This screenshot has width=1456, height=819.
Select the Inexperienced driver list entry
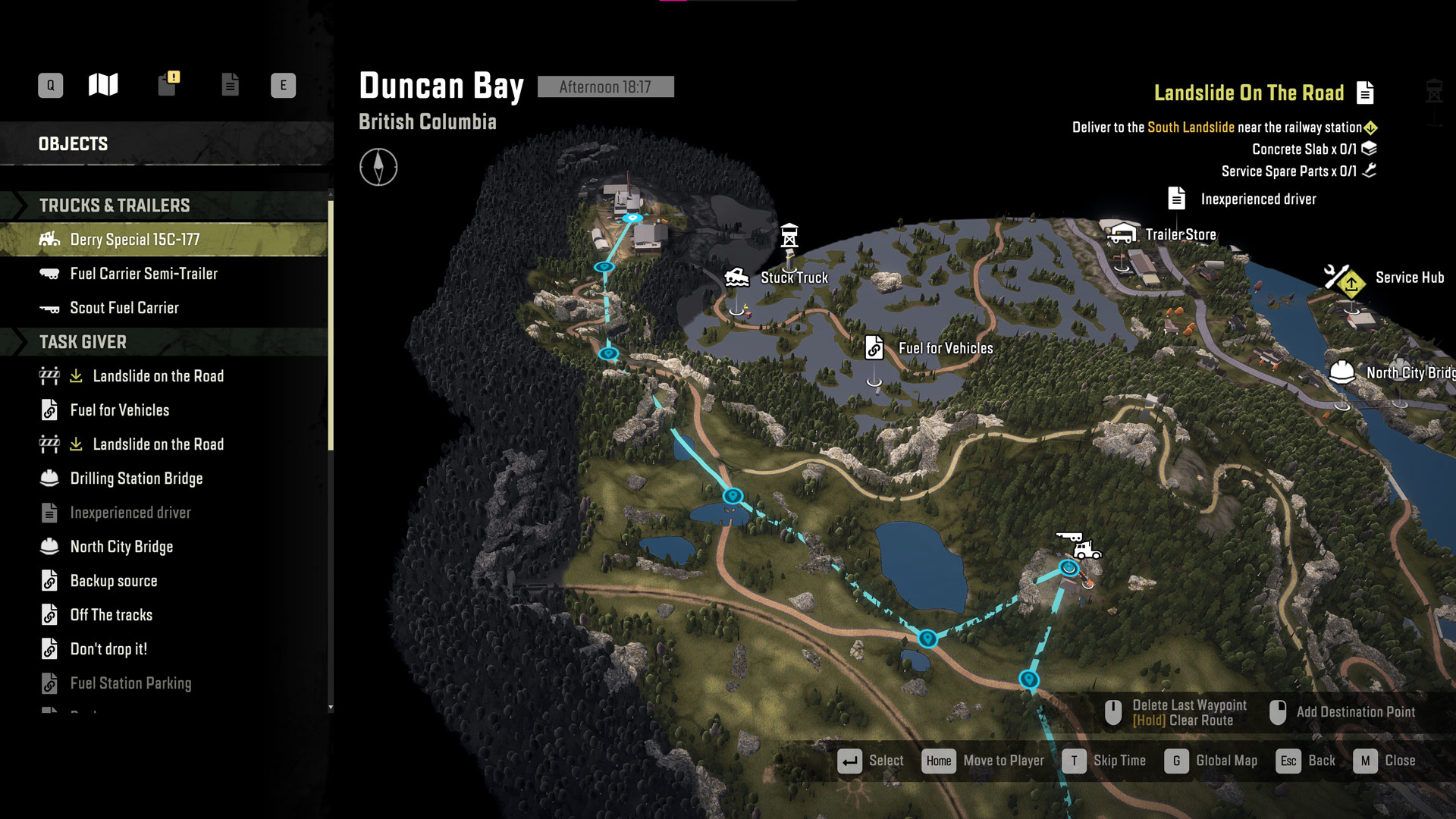(x=130, y=513)
